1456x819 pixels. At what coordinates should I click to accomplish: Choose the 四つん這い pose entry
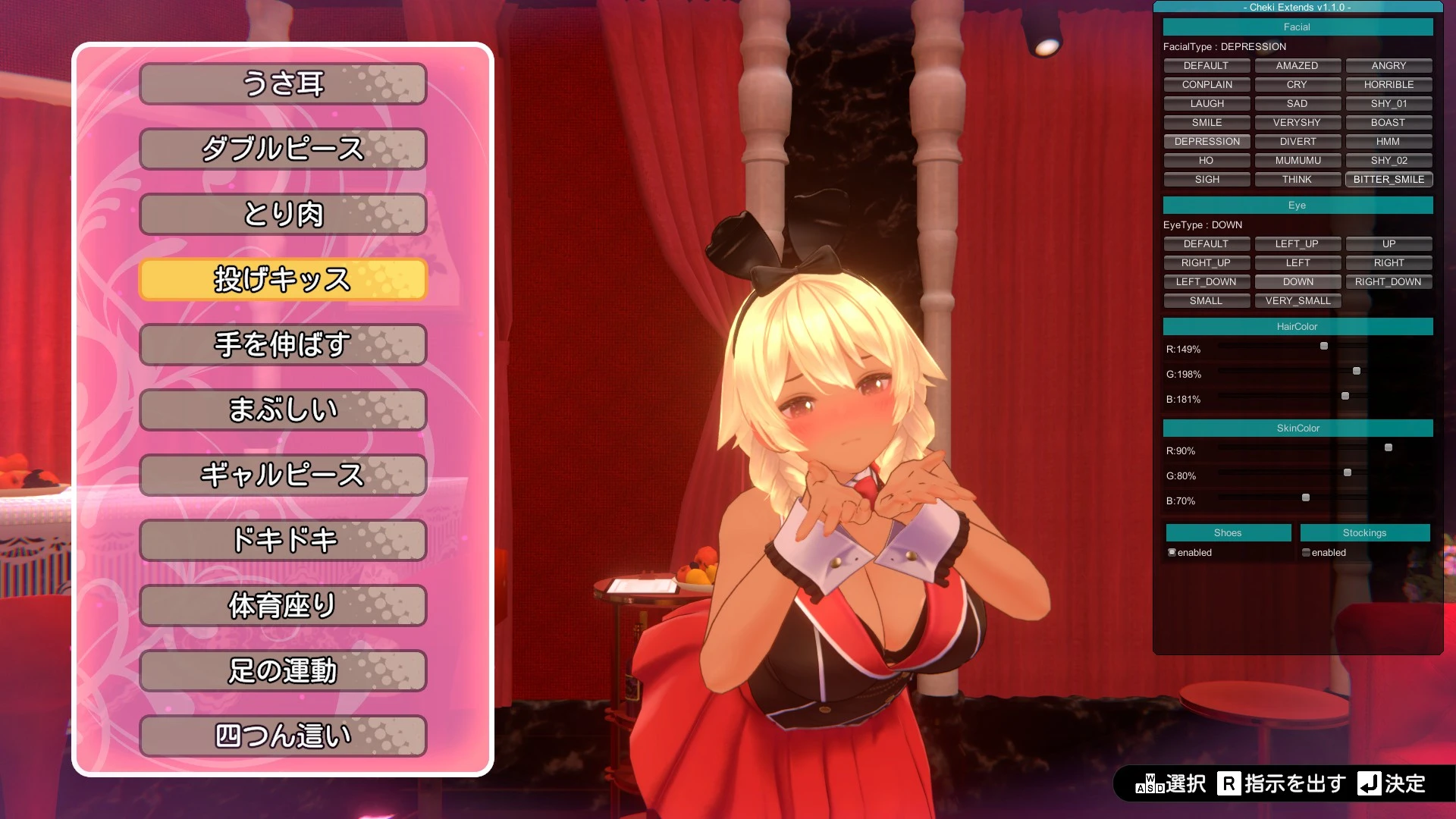283,736
